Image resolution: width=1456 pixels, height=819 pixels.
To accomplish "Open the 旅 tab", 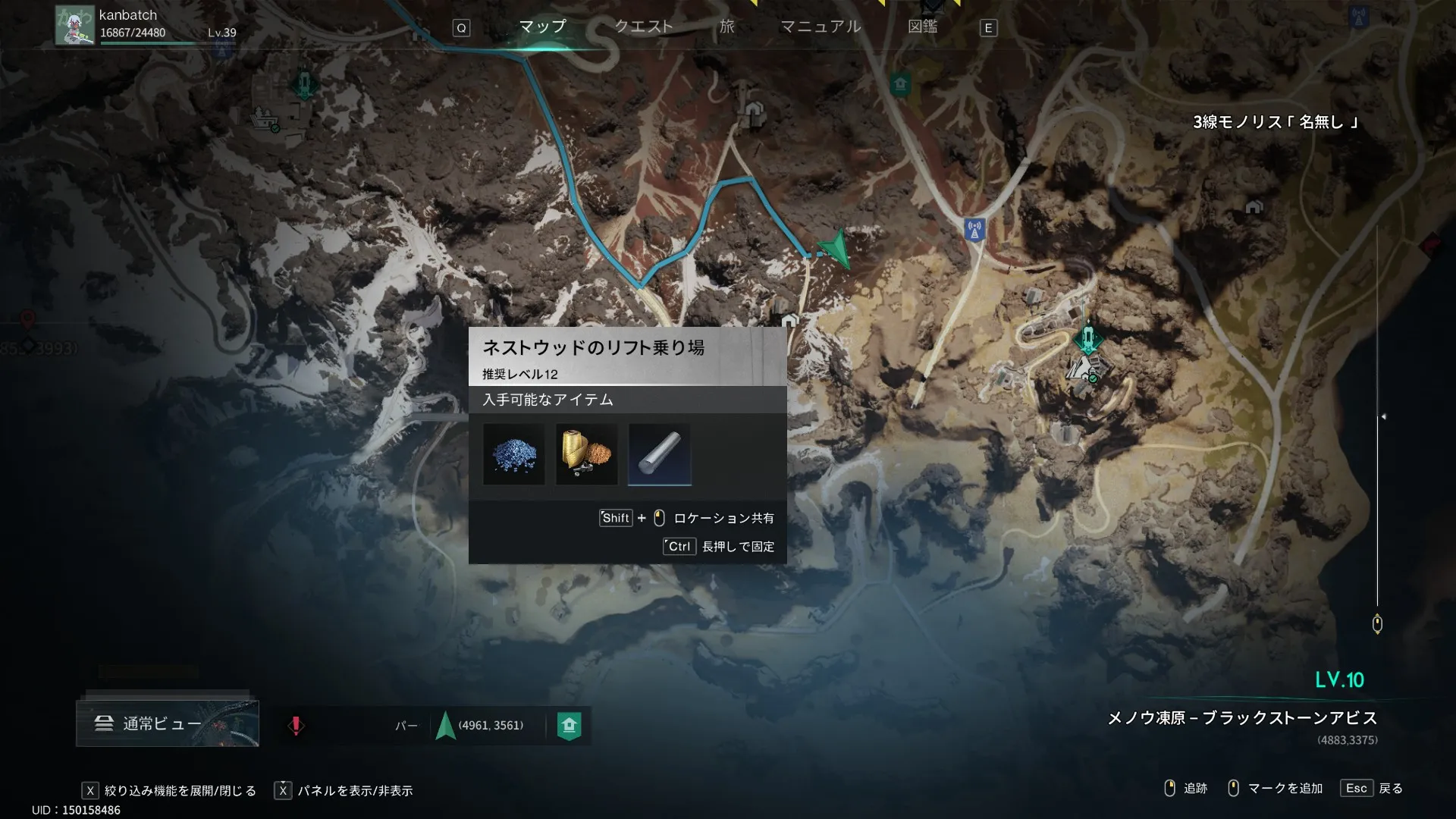I will click(726, 27).
